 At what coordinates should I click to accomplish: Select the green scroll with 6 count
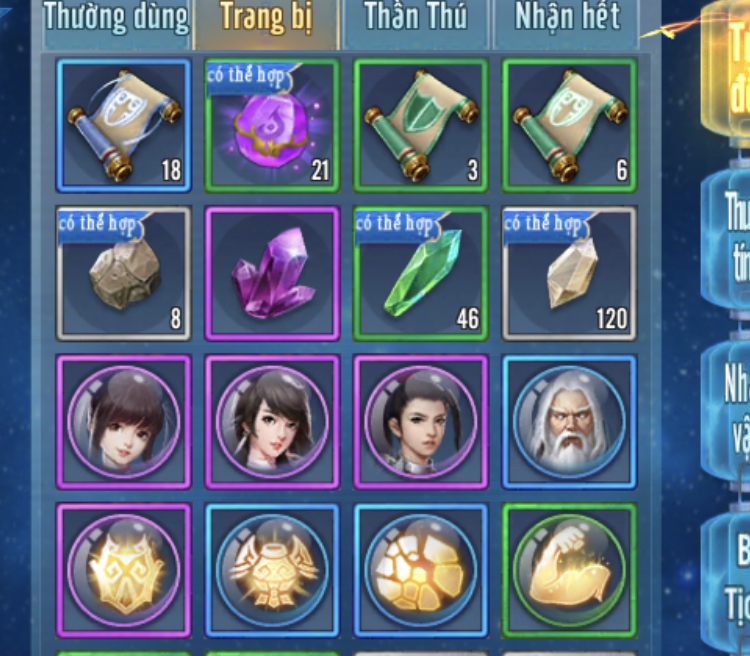pyautogui.click(x=569, y=125)
